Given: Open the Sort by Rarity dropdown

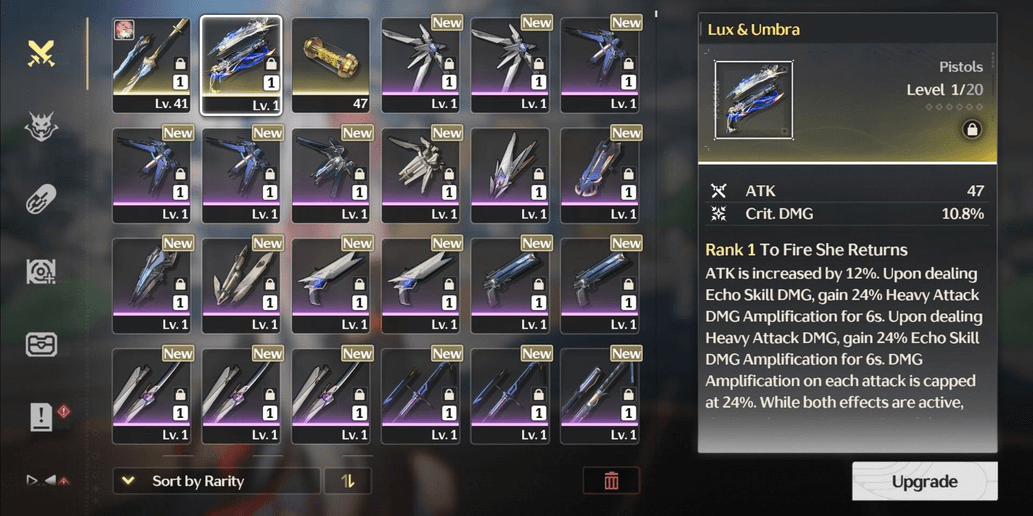Looking at the screenshot, I should coord(216,481).
